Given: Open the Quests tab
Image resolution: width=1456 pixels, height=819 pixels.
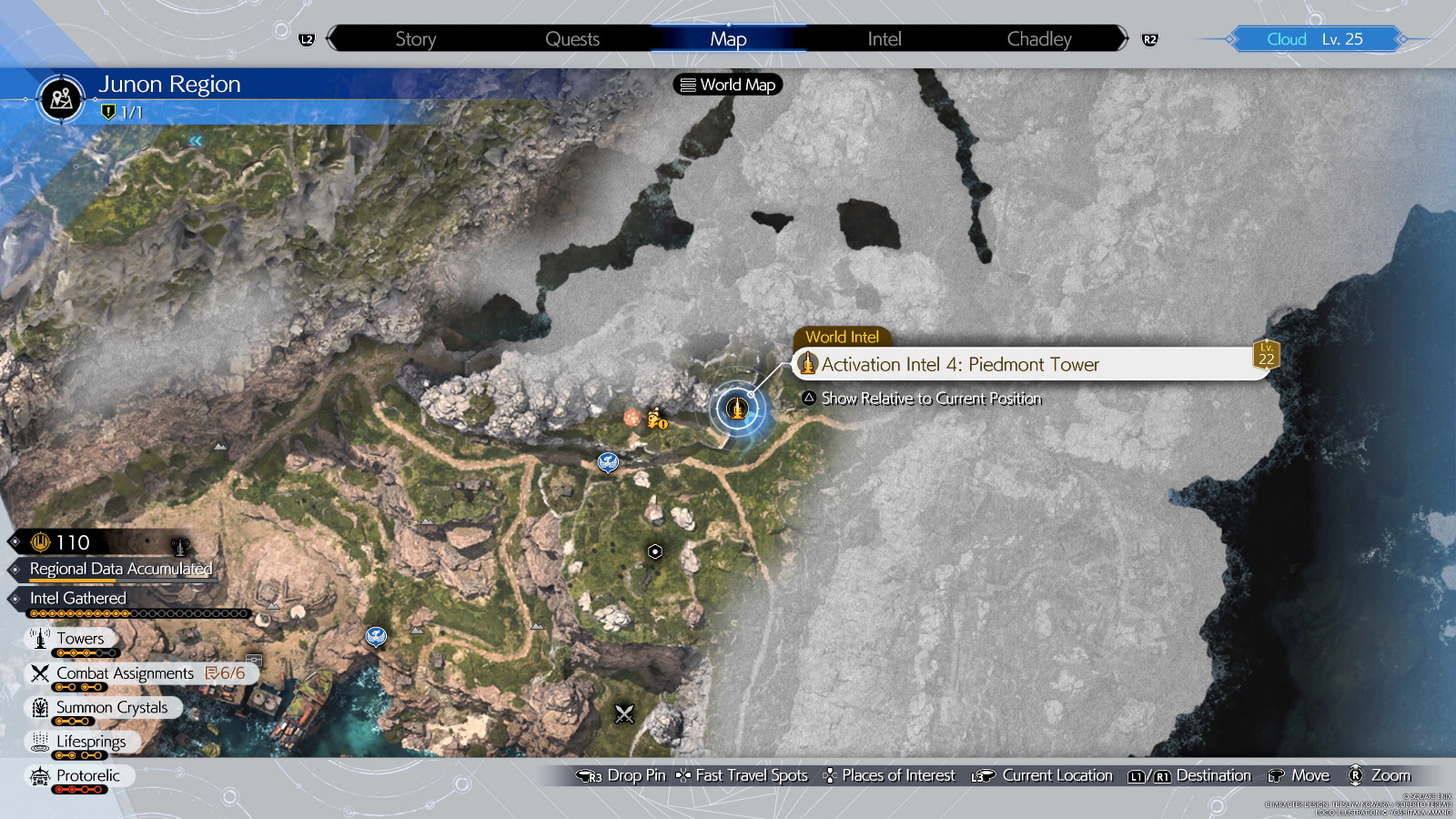Looking at the screenshot, I should pos(572,39).
